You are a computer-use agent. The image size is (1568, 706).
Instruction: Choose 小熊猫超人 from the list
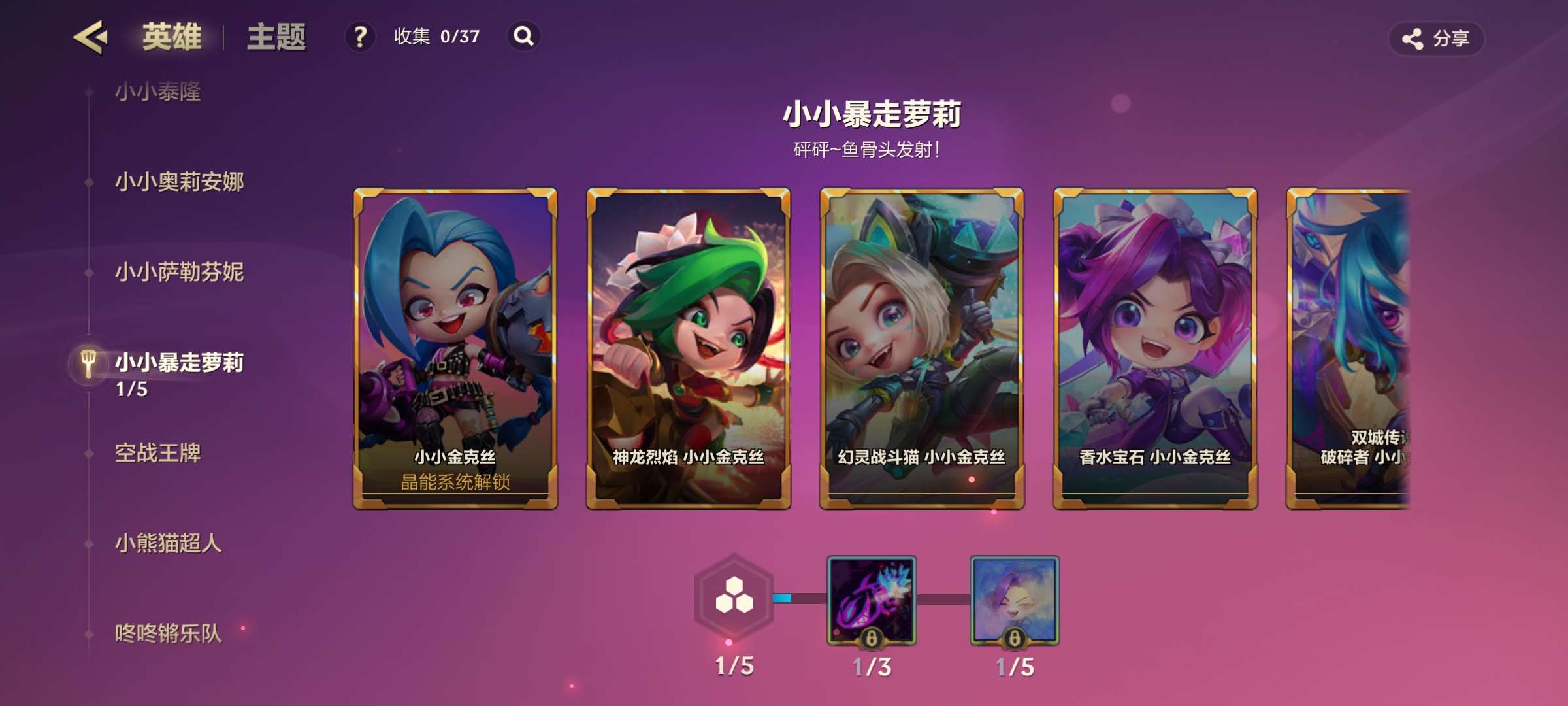(x=169, y=543)
